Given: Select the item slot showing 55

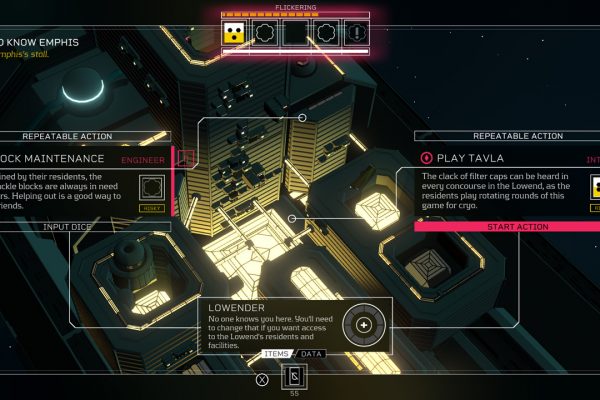Looking at the screenshot, I should point(295,378).
